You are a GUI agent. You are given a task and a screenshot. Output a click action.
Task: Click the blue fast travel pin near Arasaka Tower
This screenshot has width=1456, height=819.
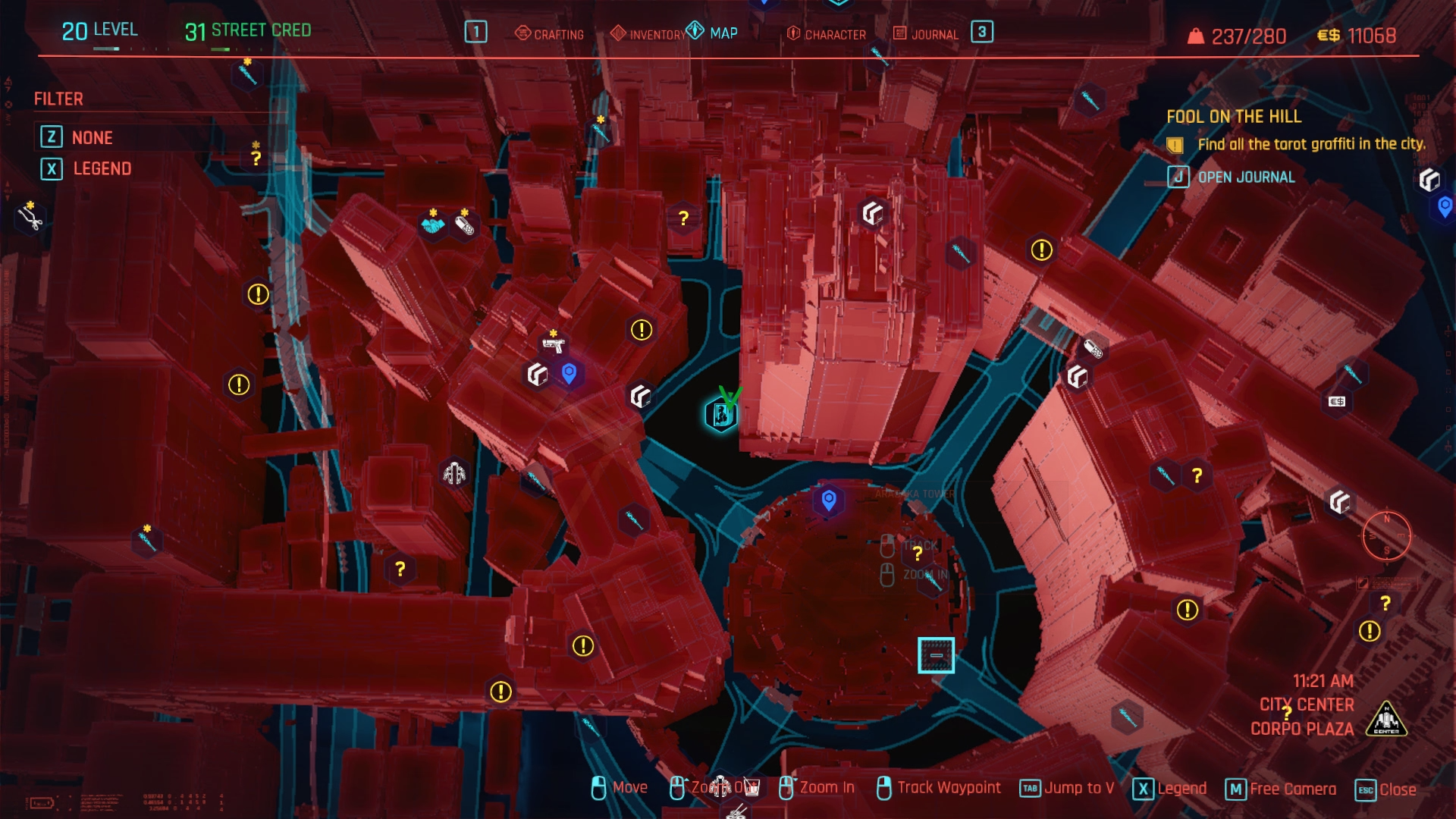tap(829, 500)
